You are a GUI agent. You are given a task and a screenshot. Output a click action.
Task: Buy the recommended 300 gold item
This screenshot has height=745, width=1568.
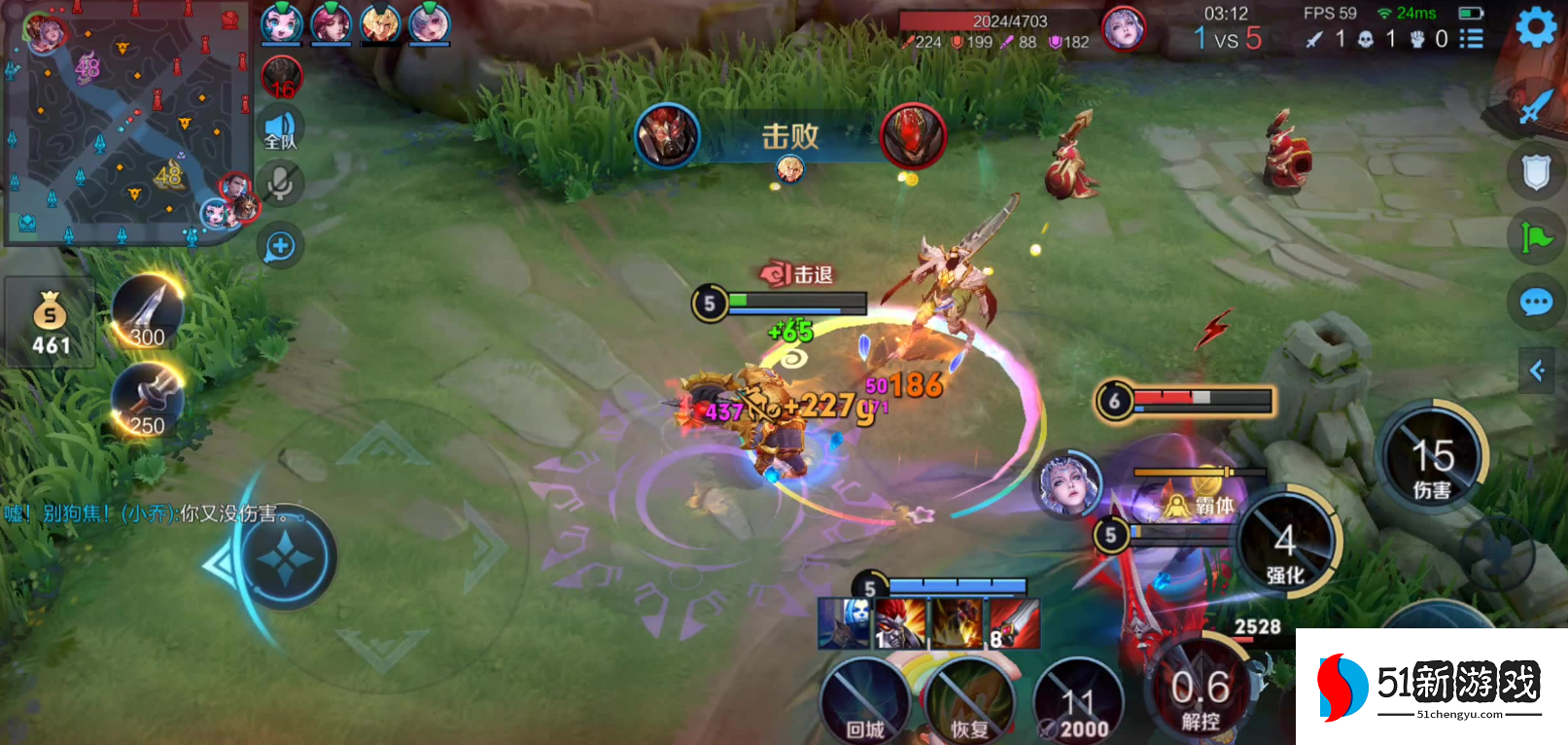(148, 311)
